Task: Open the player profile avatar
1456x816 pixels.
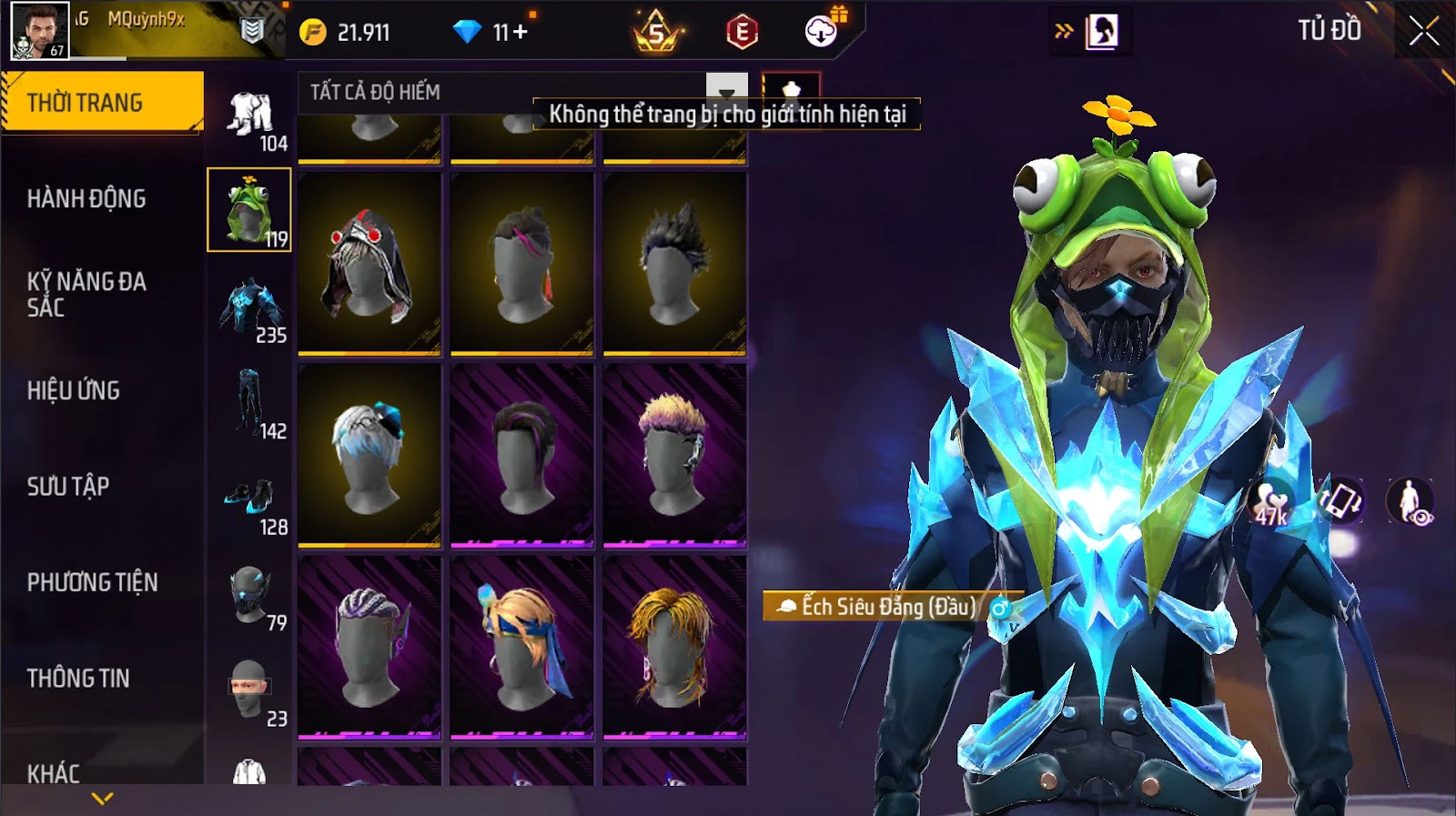Action: tap(39, 31)
